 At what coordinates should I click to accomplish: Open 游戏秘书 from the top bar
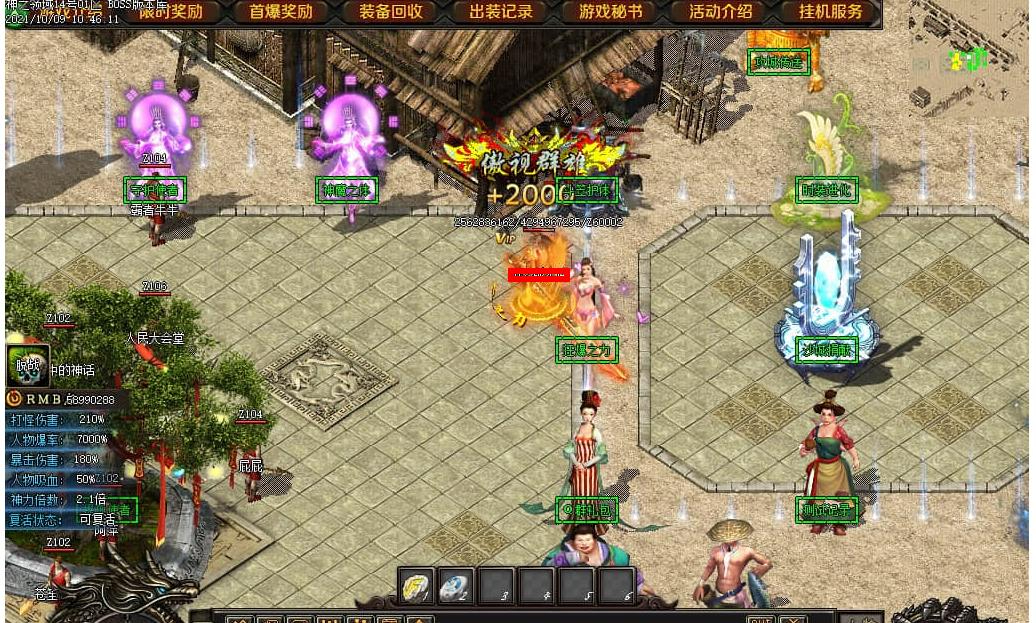coord(610,13)
